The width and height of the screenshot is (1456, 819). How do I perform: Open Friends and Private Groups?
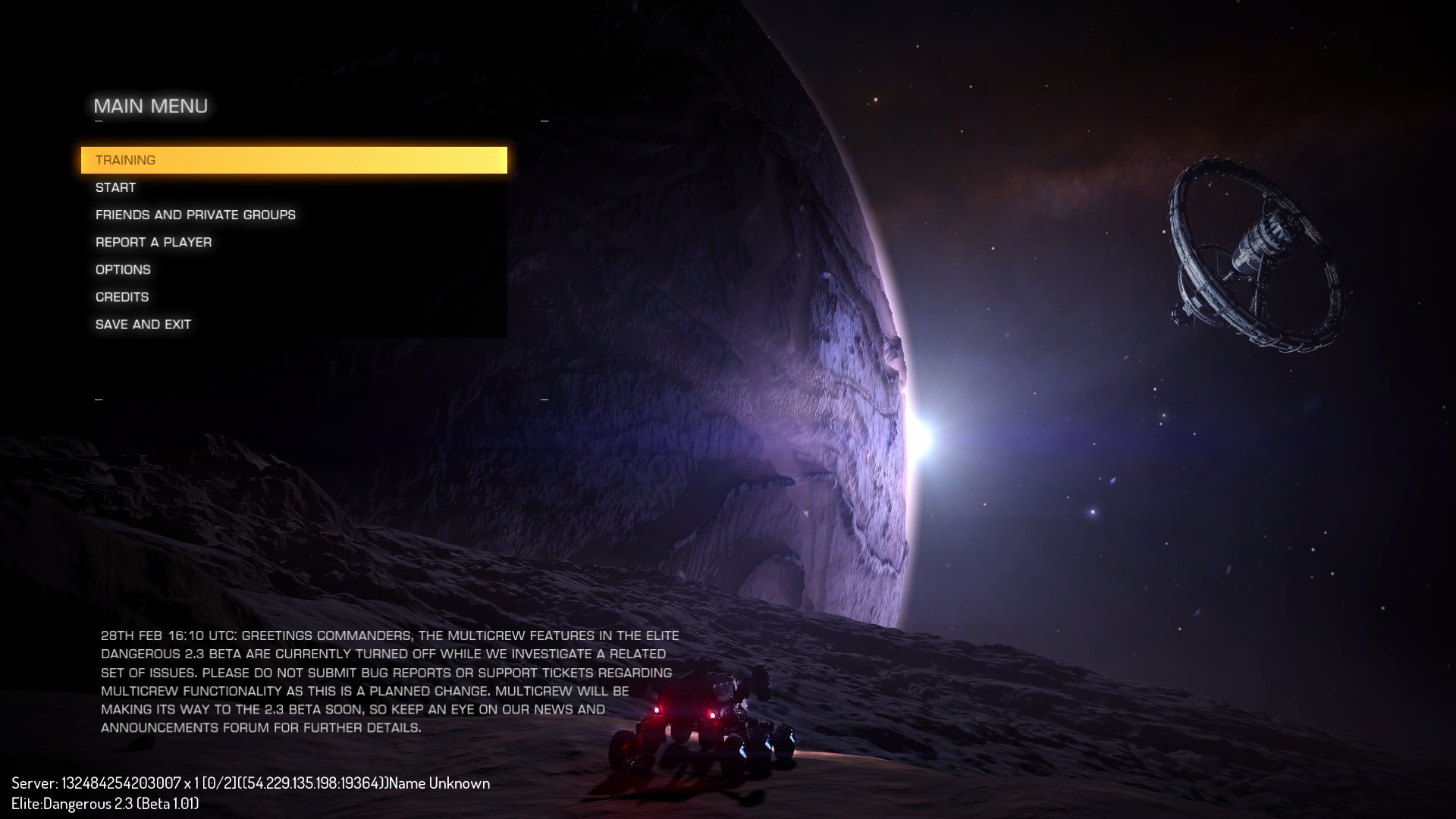(x=196, y=215)
